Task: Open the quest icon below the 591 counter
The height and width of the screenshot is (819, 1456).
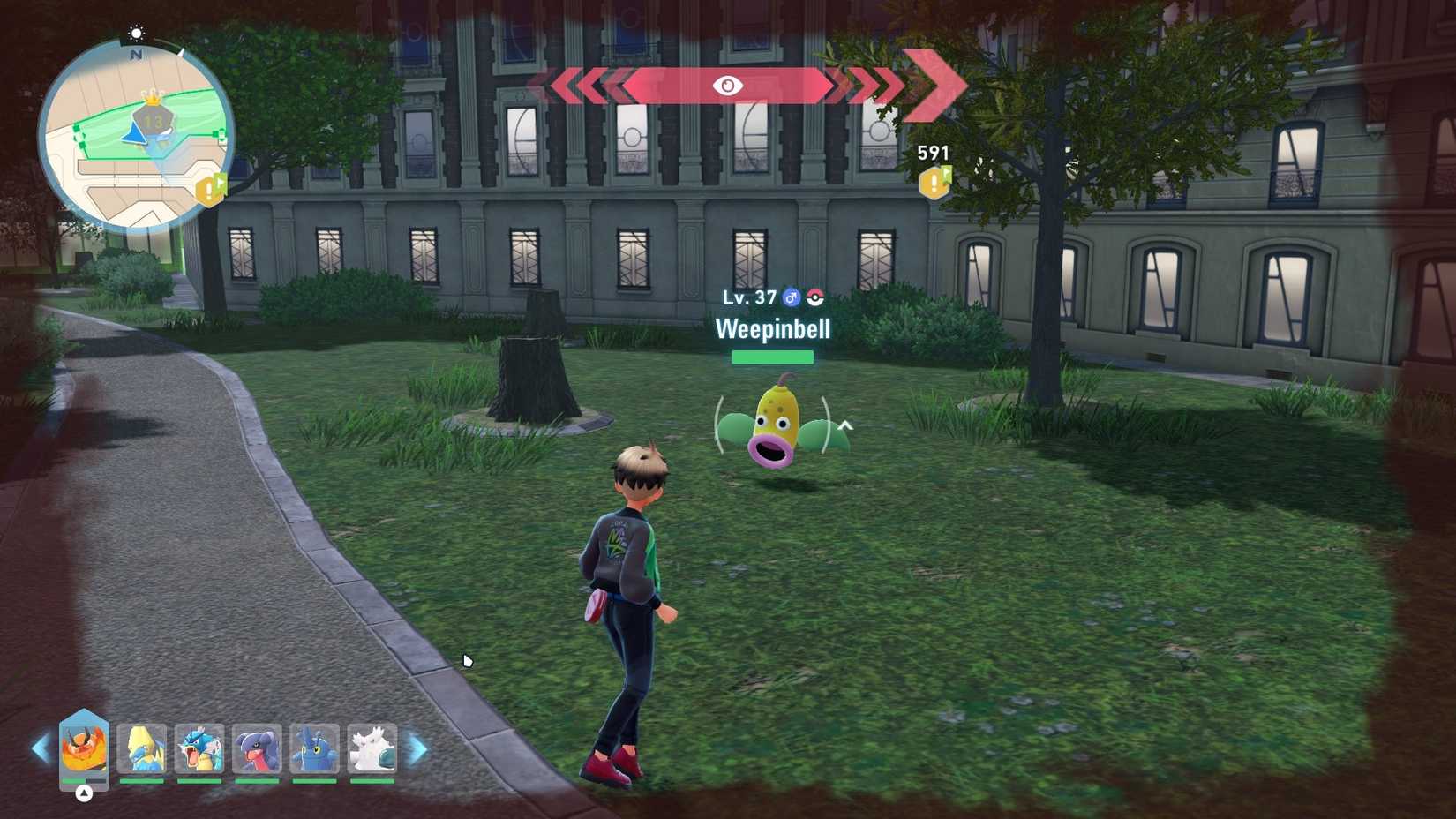Action: pos(933,184)
